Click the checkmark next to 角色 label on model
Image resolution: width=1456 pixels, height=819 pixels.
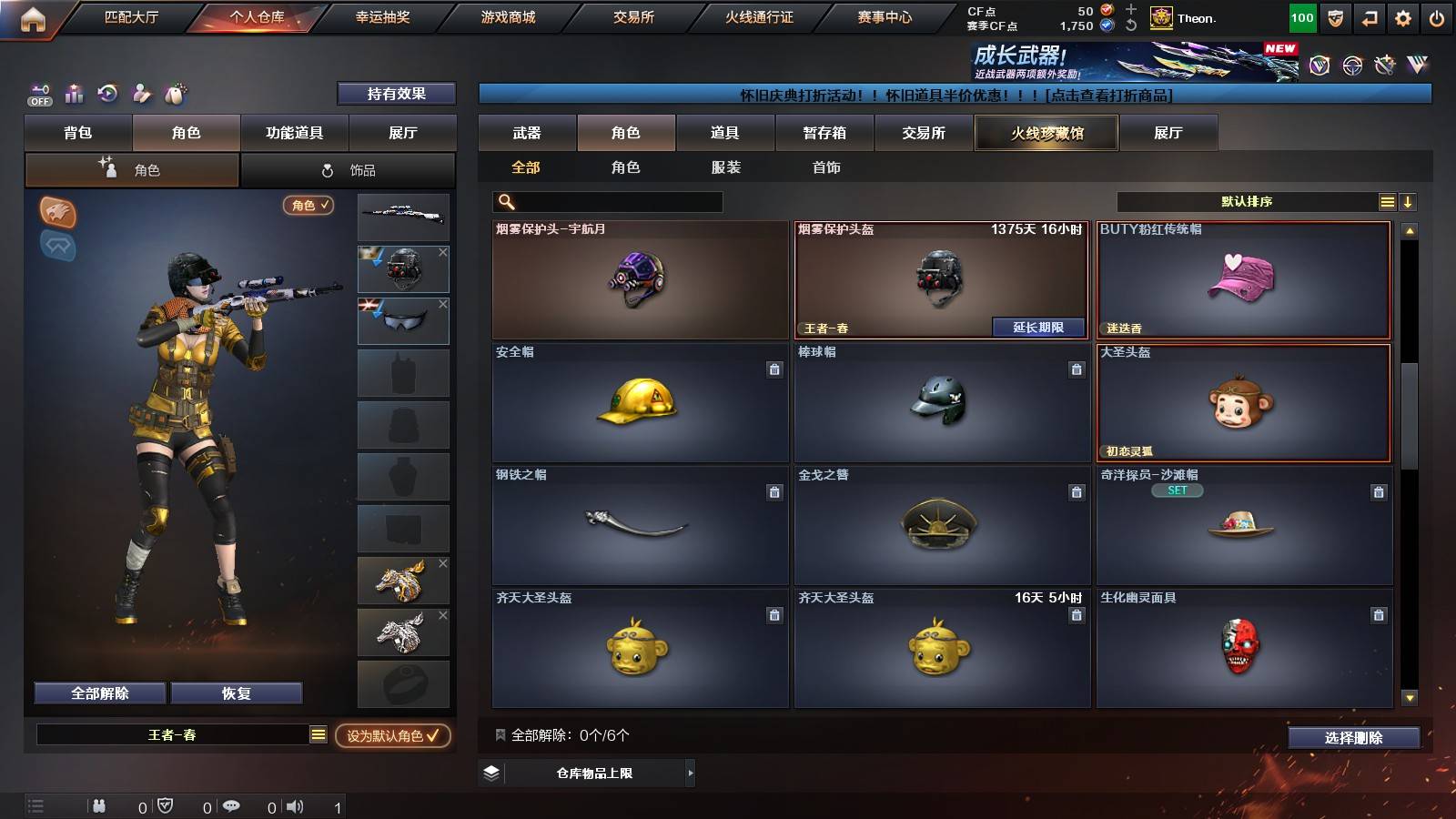pos(323,206)
